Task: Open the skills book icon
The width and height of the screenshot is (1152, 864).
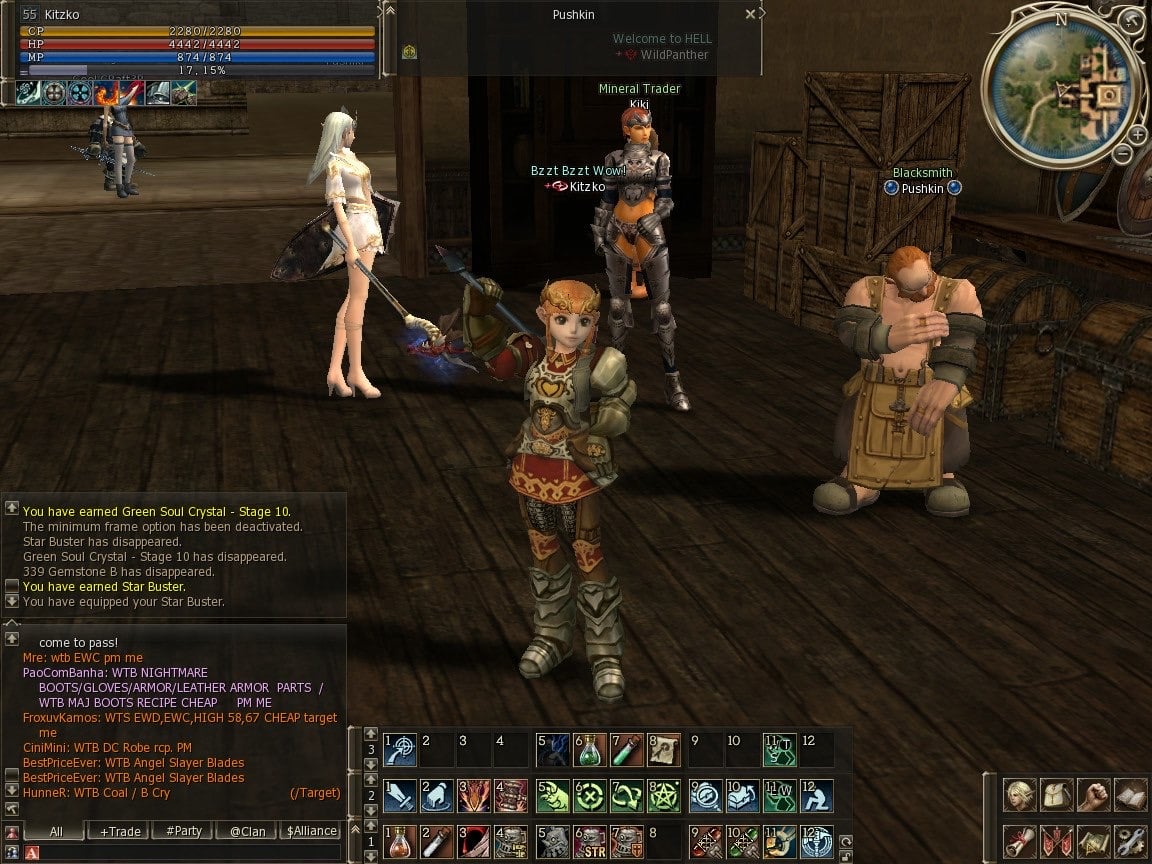Action: click(x=1131, y=795)
